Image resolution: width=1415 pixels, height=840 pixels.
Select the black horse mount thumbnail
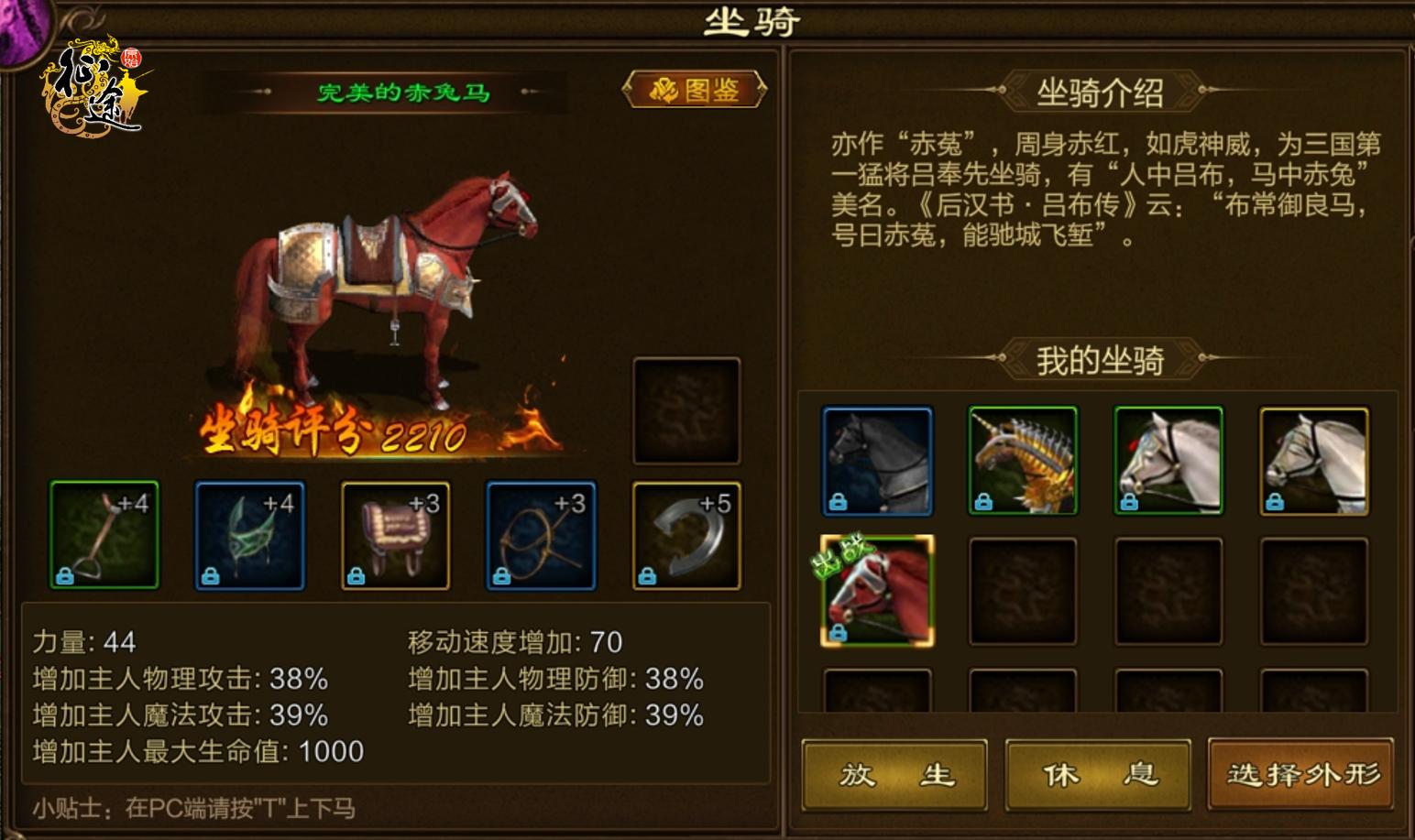pyautogui.click(x=876, y=460)
